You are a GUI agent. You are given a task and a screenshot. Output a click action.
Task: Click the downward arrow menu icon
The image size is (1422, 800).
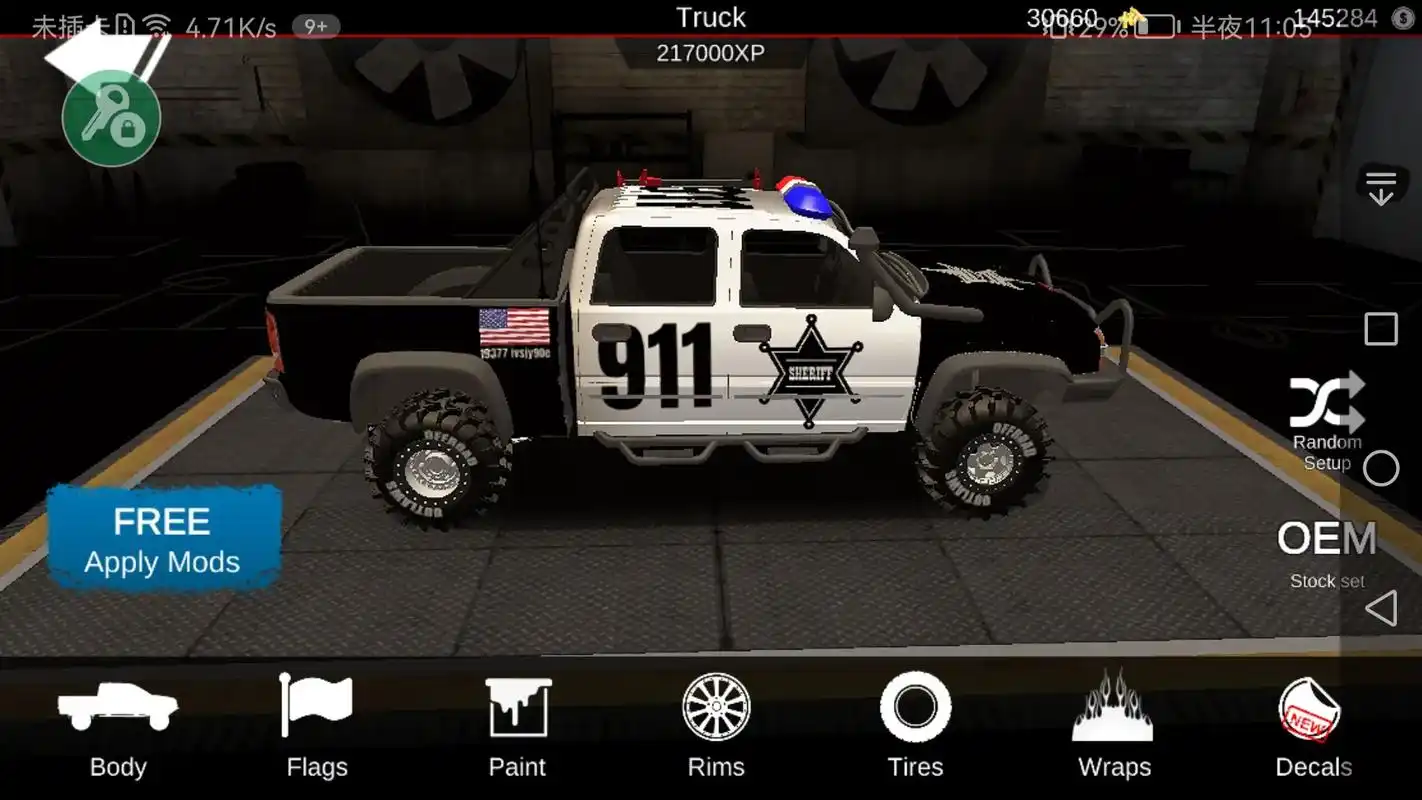click(x=1381, y=188)
